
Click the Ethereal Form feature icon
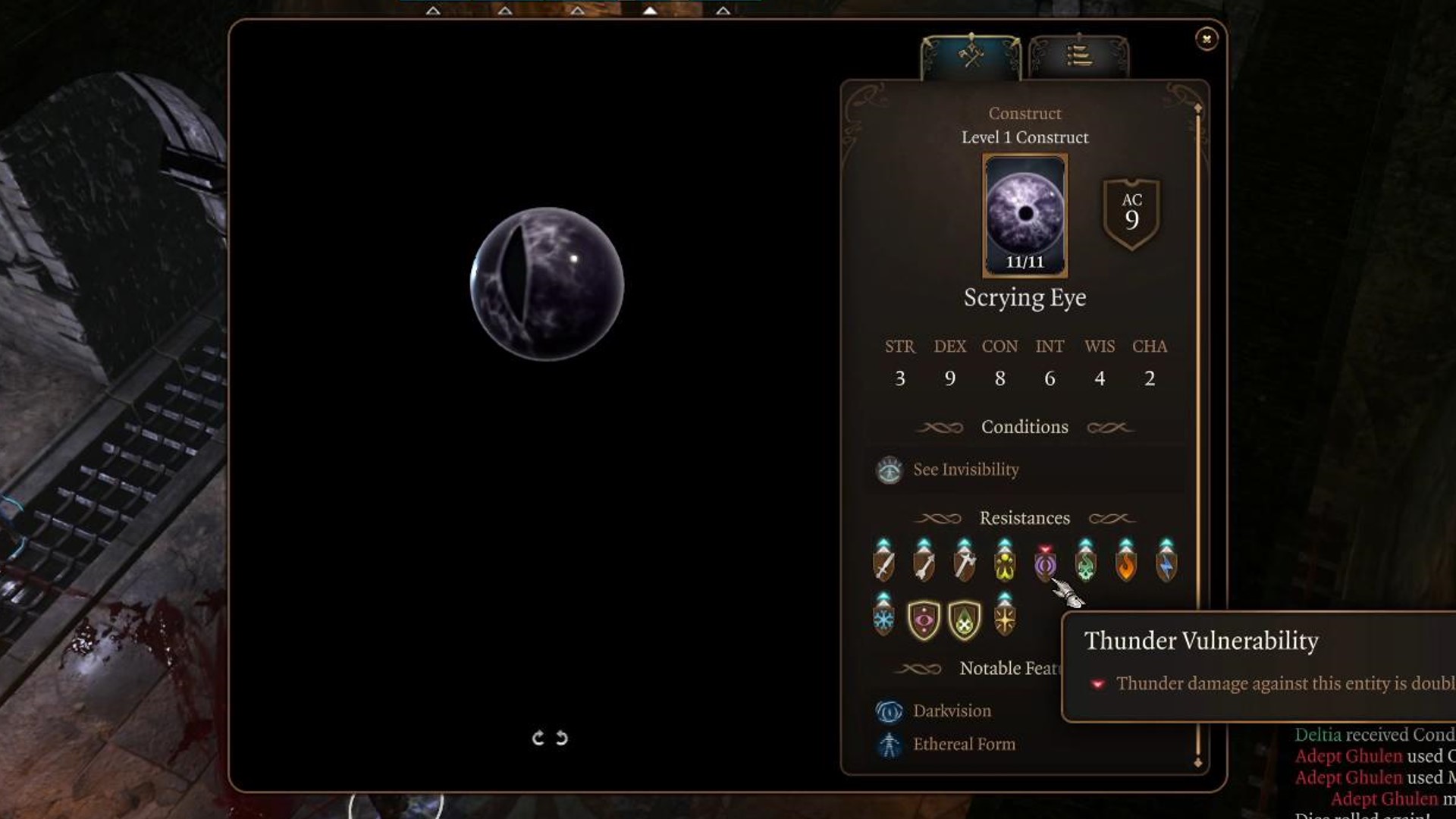[x=888, y=744]
